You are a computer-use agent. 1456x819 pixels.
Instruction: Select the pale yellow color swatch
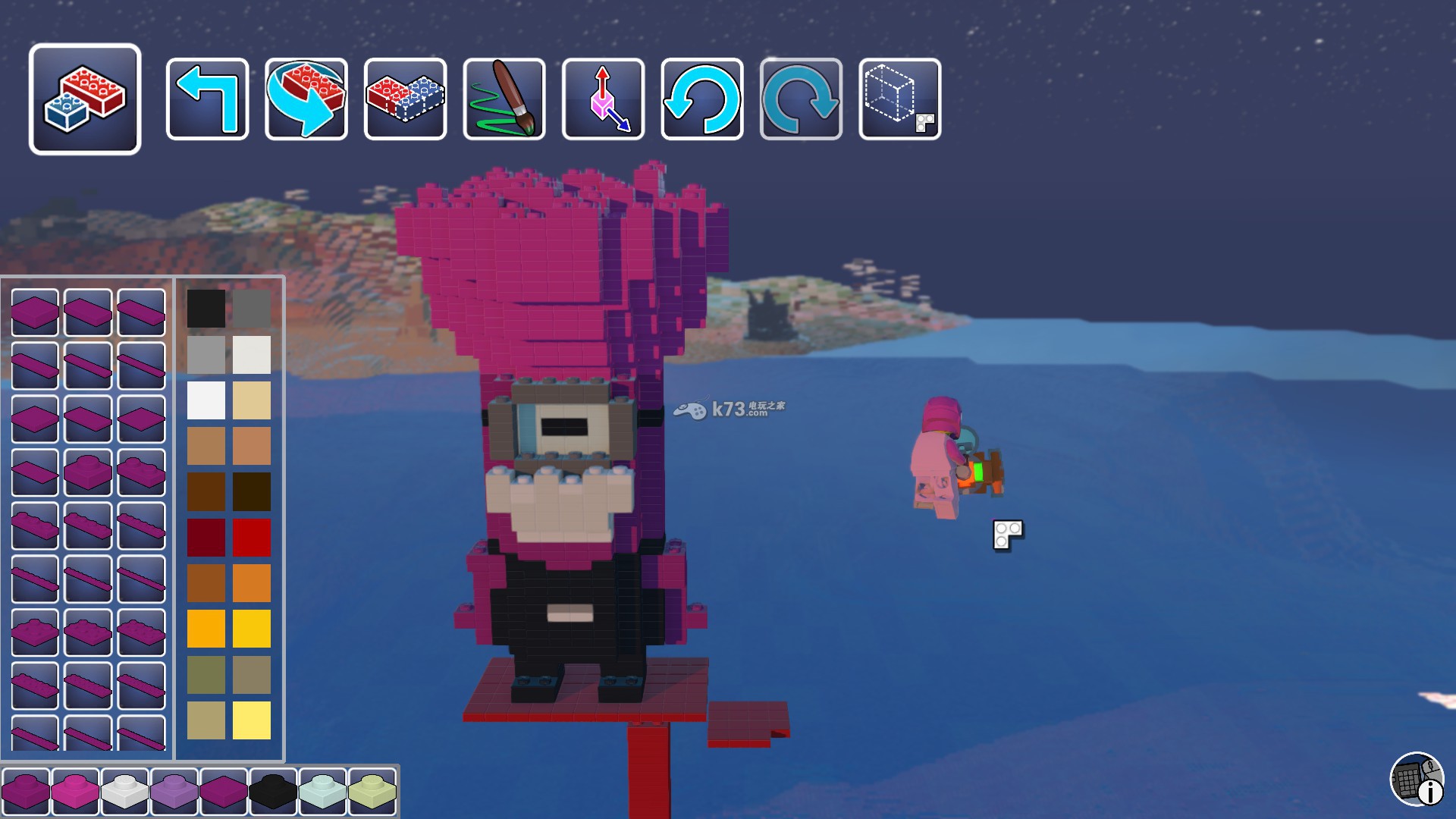252,720
